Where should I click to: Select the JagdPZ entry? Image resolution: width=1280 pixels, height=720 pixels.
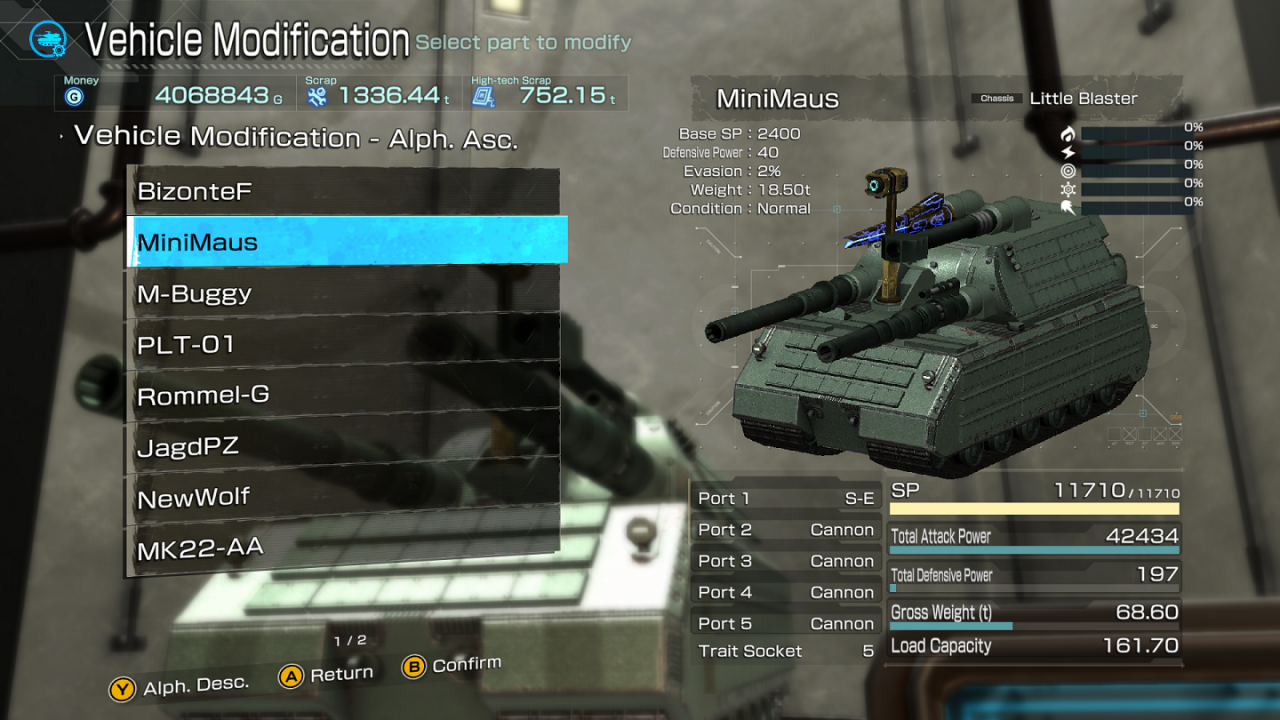(343, 446)
